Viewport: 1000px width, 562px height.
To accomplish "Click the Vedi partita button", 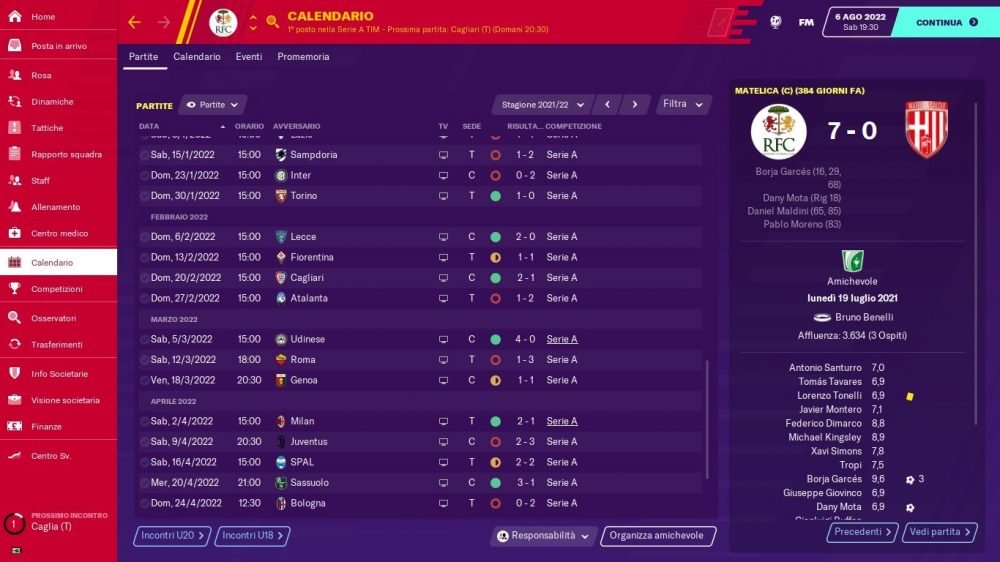I will (x=938, y=532).
